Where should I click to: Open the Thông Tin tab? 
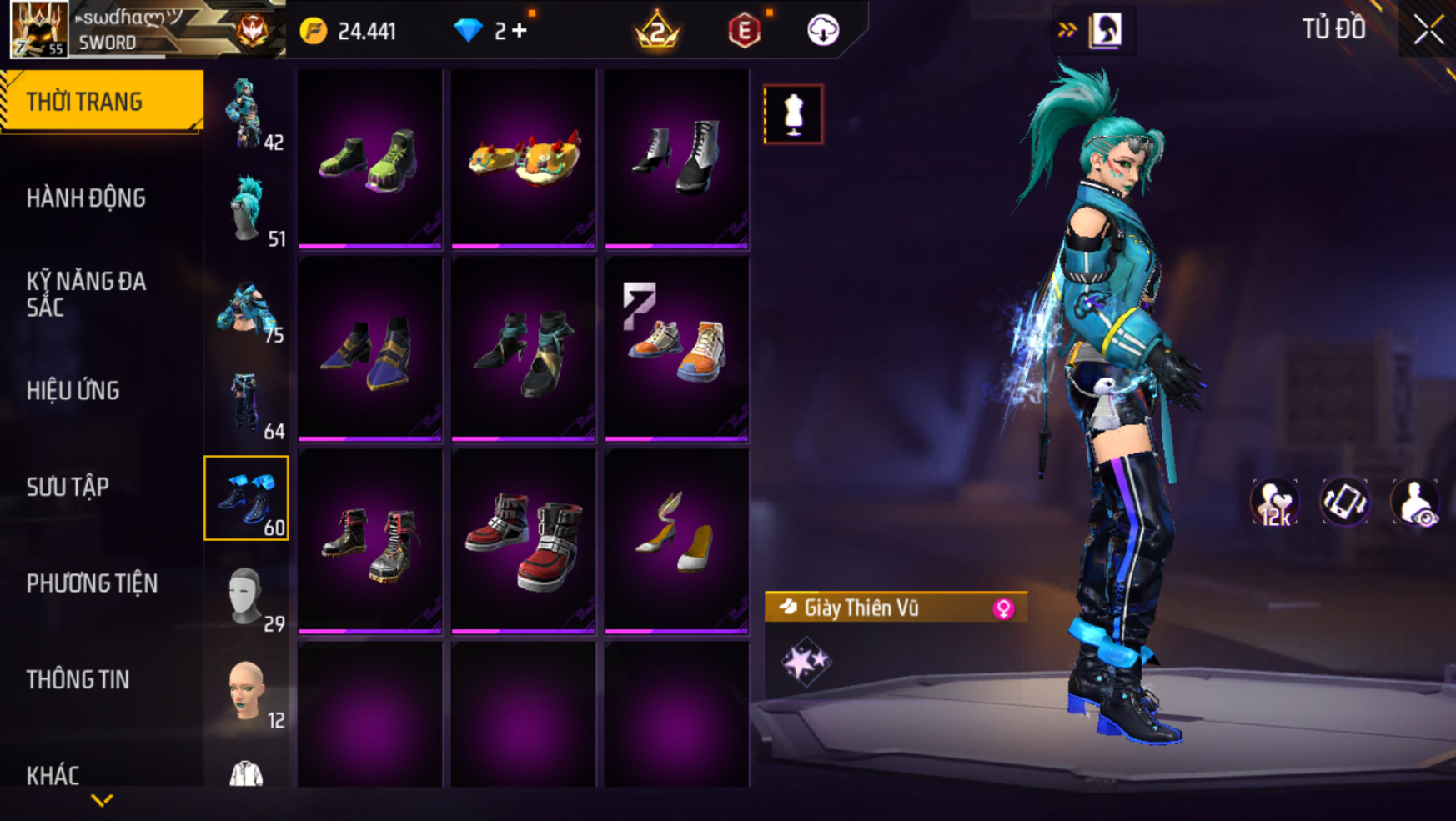click(x=78, y=679)
